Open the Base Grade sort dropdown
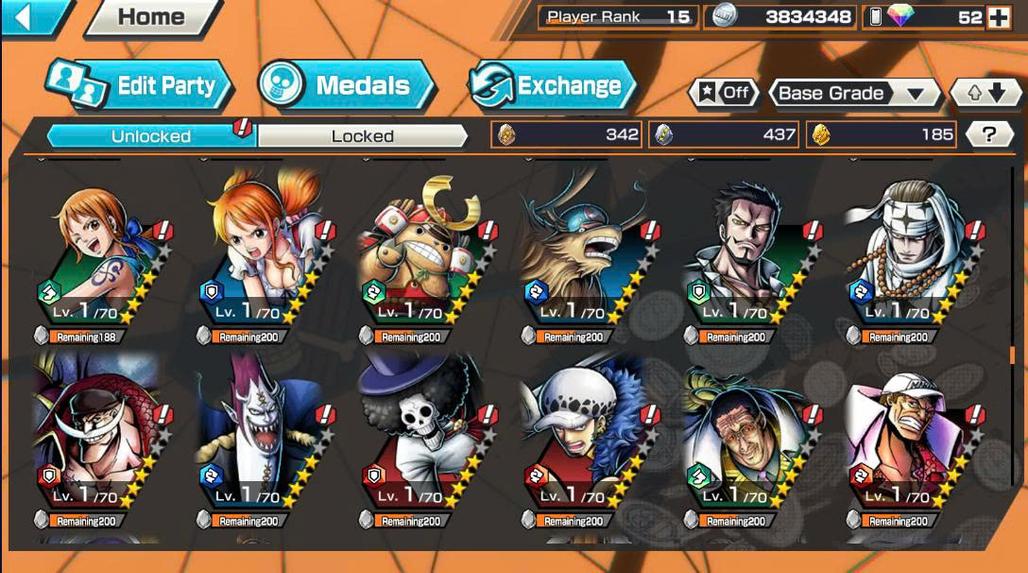Screen dimensions: 1028x573 pos(852,93)
